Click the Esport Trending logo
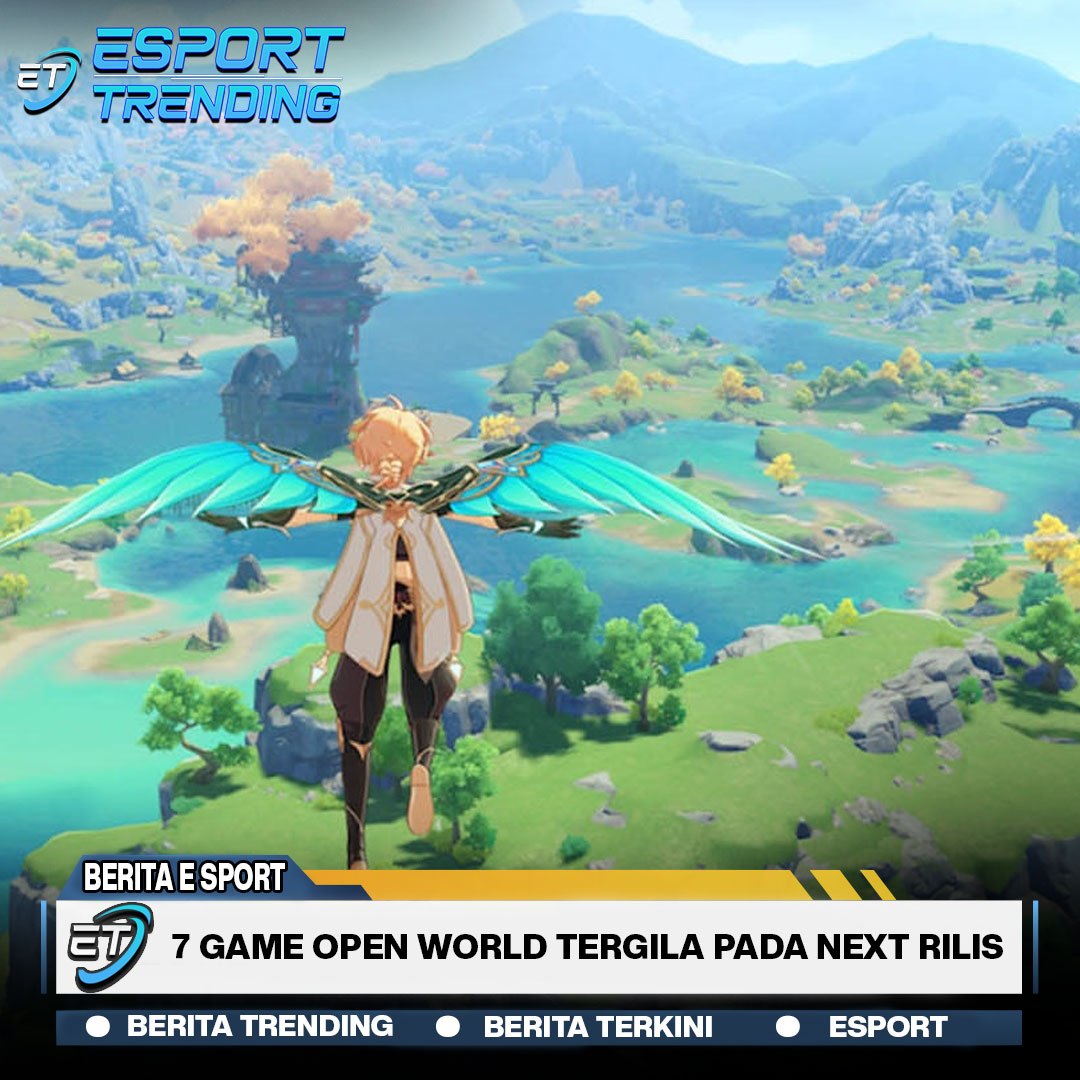Screen dimensions: 1080x1080 tap(182, 75)
